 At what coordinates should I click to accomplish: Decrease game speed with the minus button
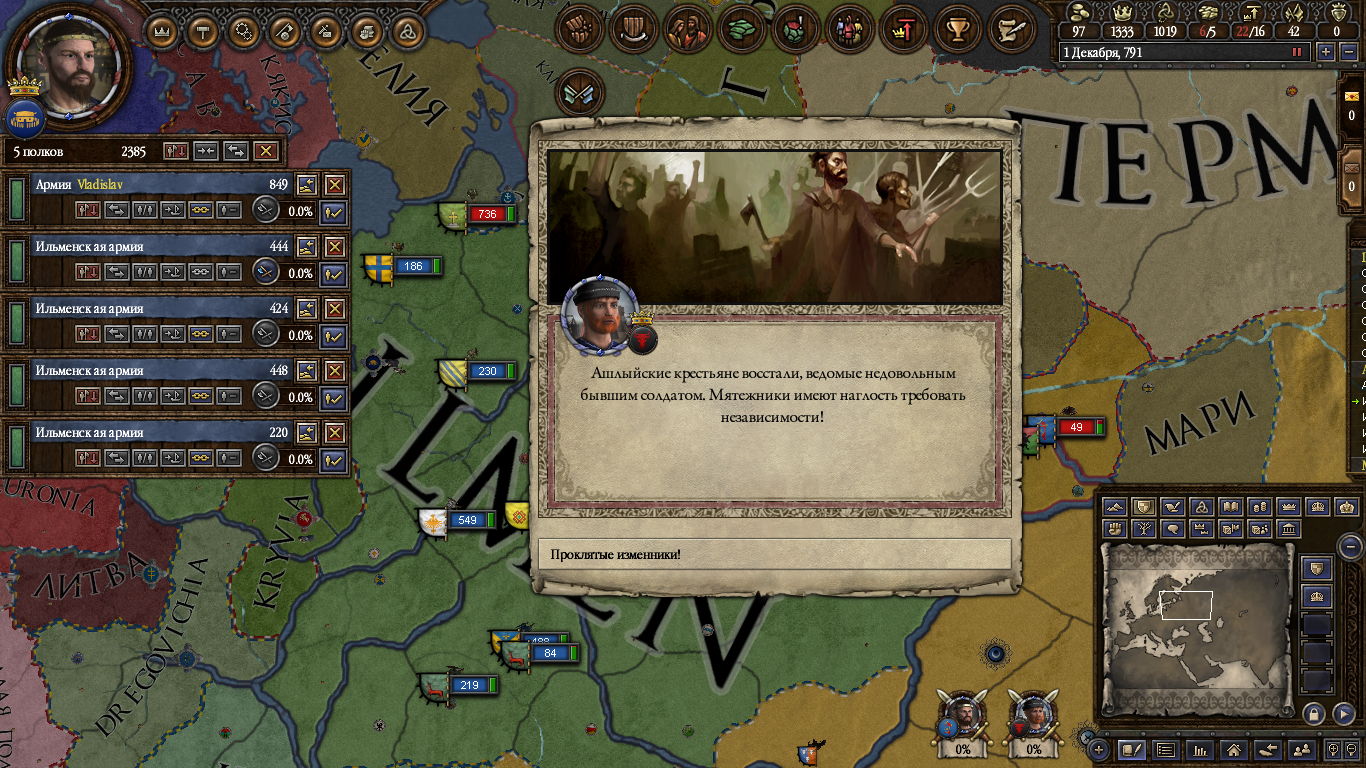1347,52
